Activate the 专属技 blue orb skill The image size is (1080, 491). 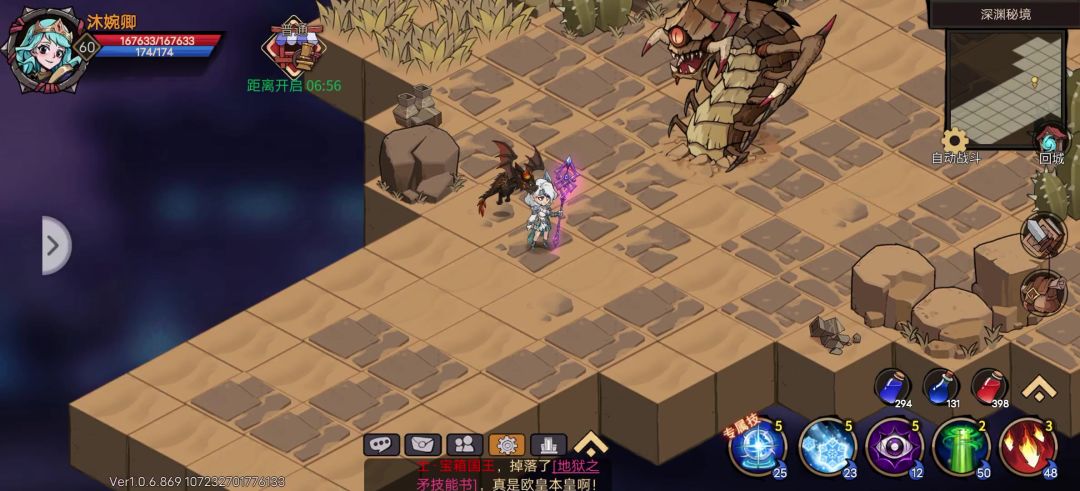tap(757, 446)
